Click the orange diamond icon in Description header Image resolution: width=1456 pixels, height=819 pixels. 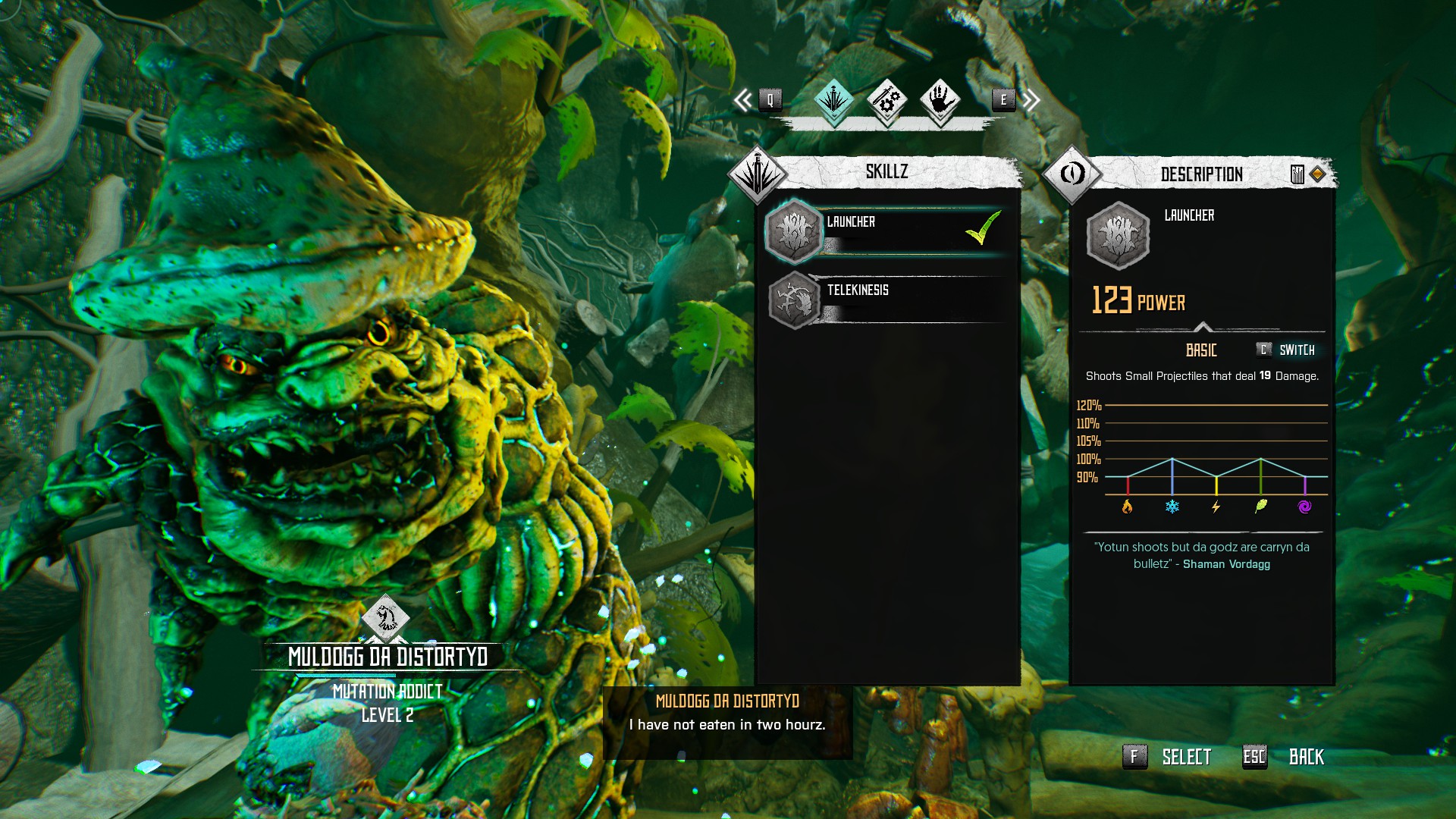(x=1317, y=174)
